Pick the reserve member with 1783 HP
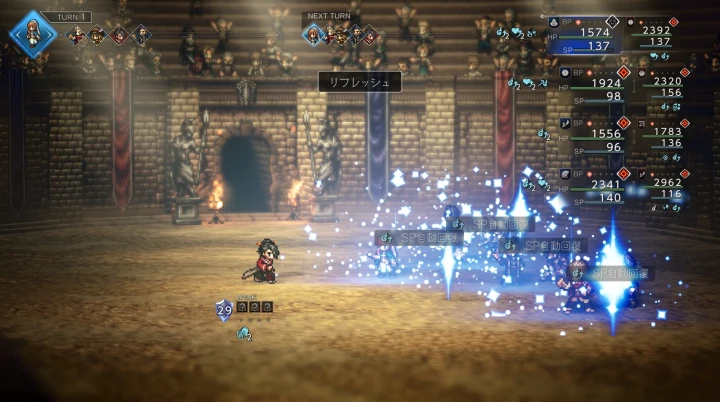Image resolution: width=720 pixels, height=402 pixels. click(663, 137)
